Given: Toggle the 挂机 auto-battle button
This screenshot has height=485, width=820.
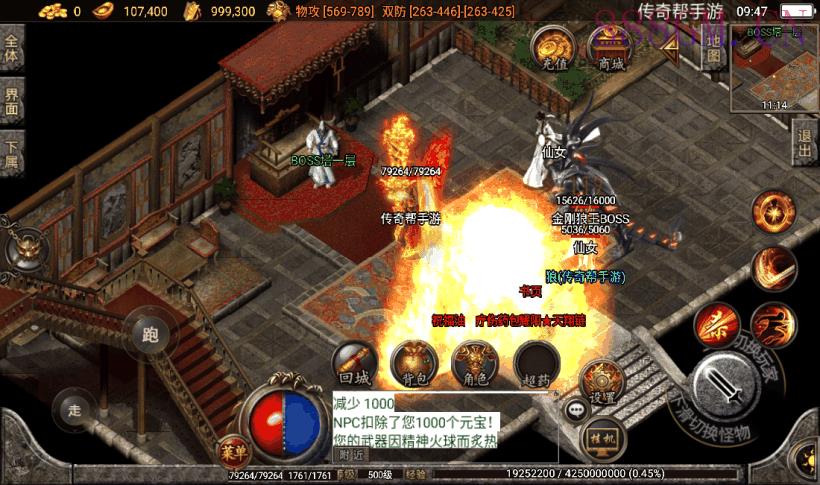Looking at the screenshot, I should tap(601, 439).
